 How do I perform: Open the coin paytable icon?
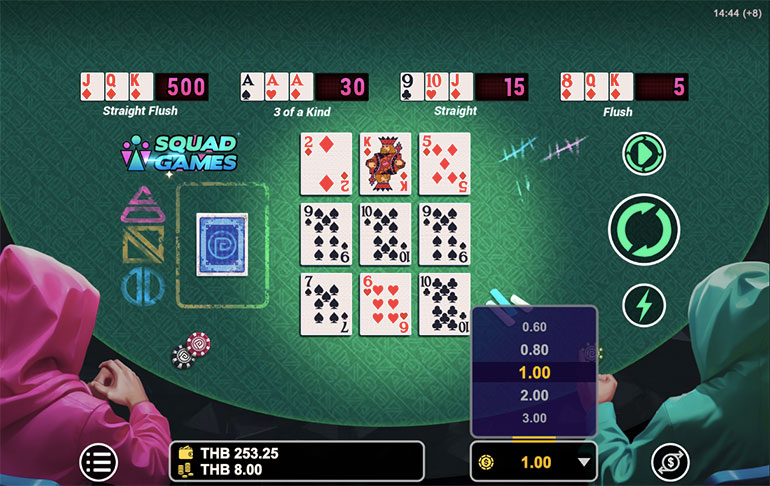click(669, 461)
